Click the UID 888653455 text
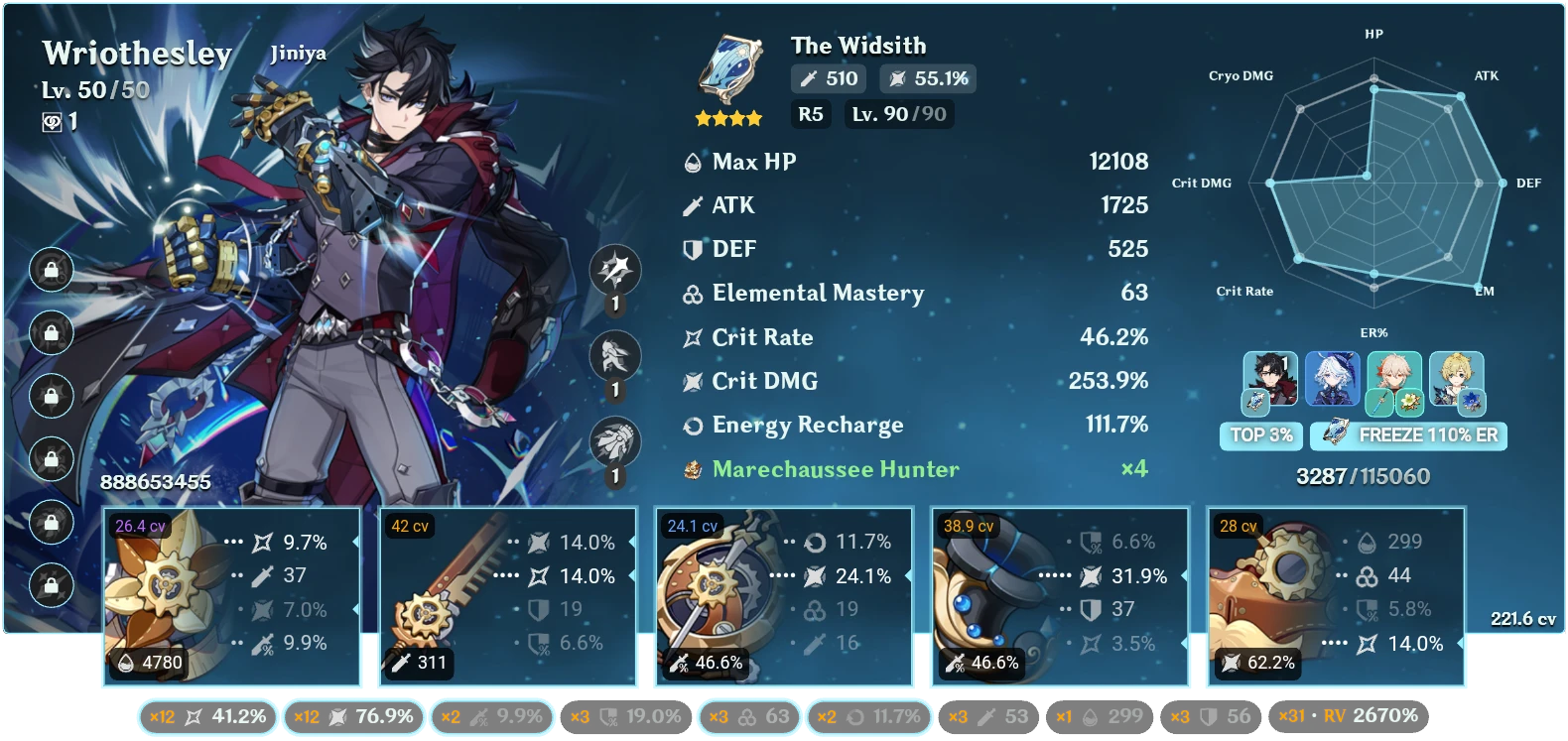 pyautogui.click(x=155, y=483)
